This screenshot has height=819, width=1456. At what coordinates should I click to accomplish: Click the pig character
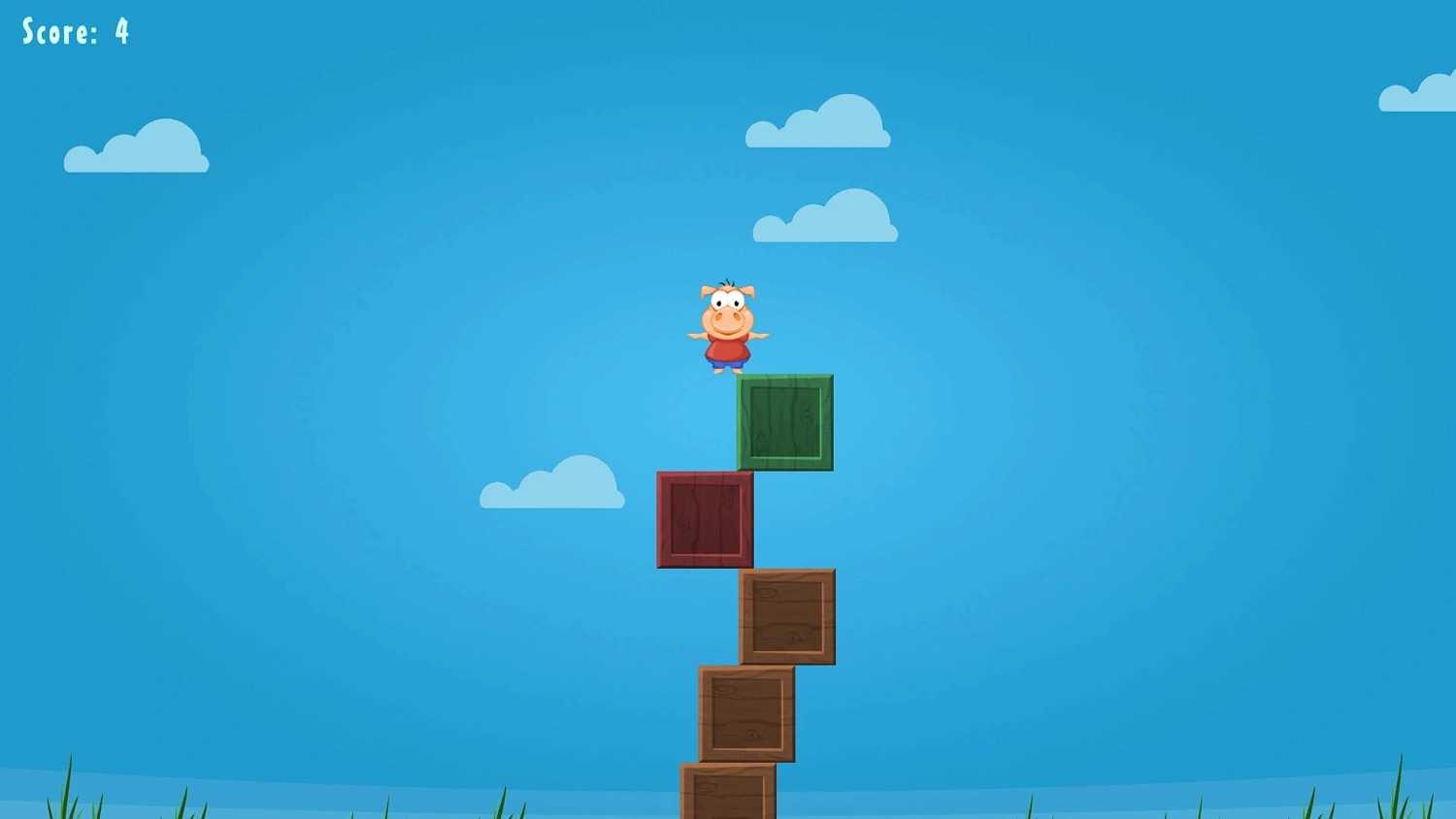click(726, 325)
